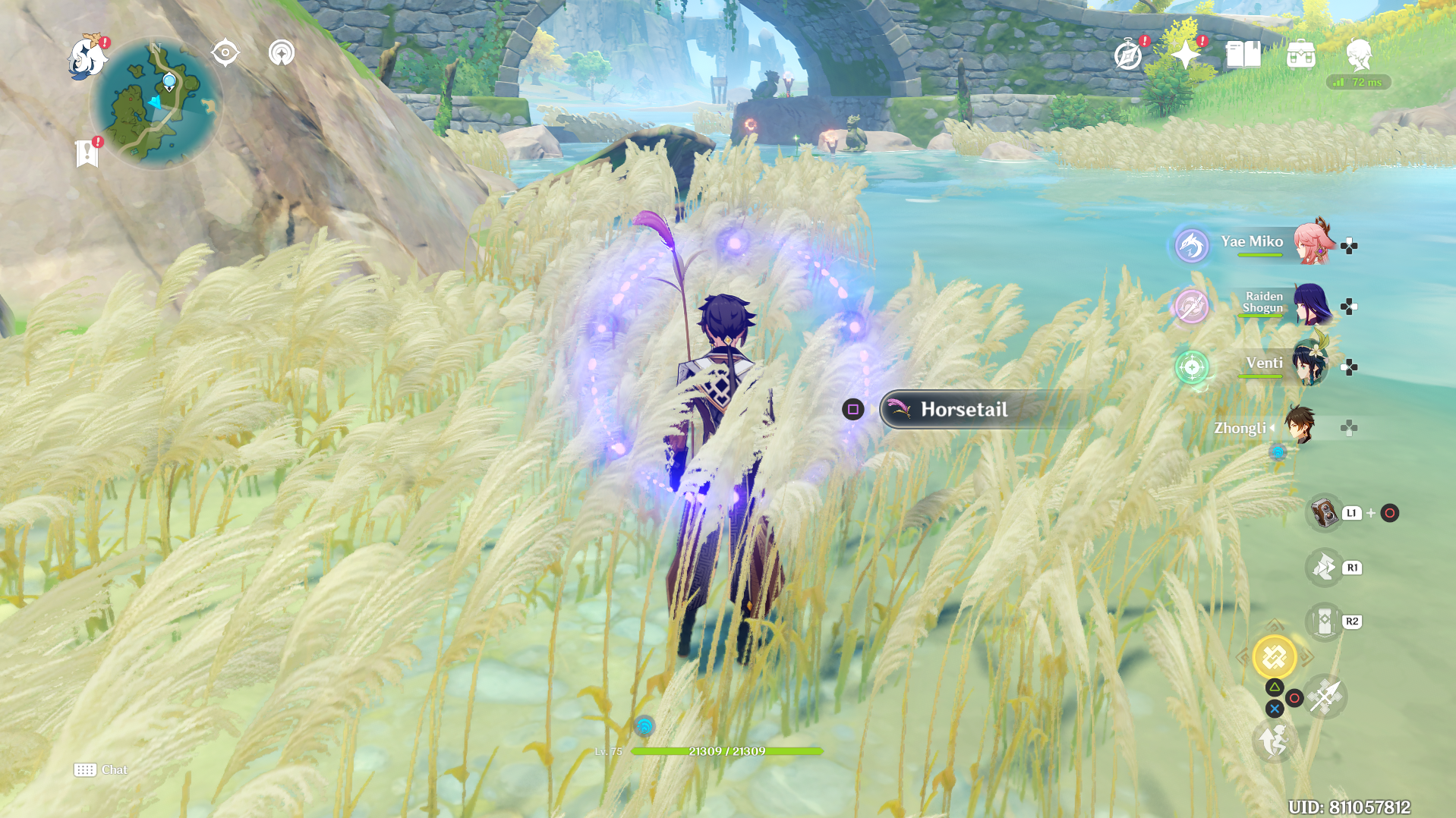The width and height of the screenshot is (1456, 818).
Task: Open the signal-arc icon beside minimap
Action: coord(282,53)
